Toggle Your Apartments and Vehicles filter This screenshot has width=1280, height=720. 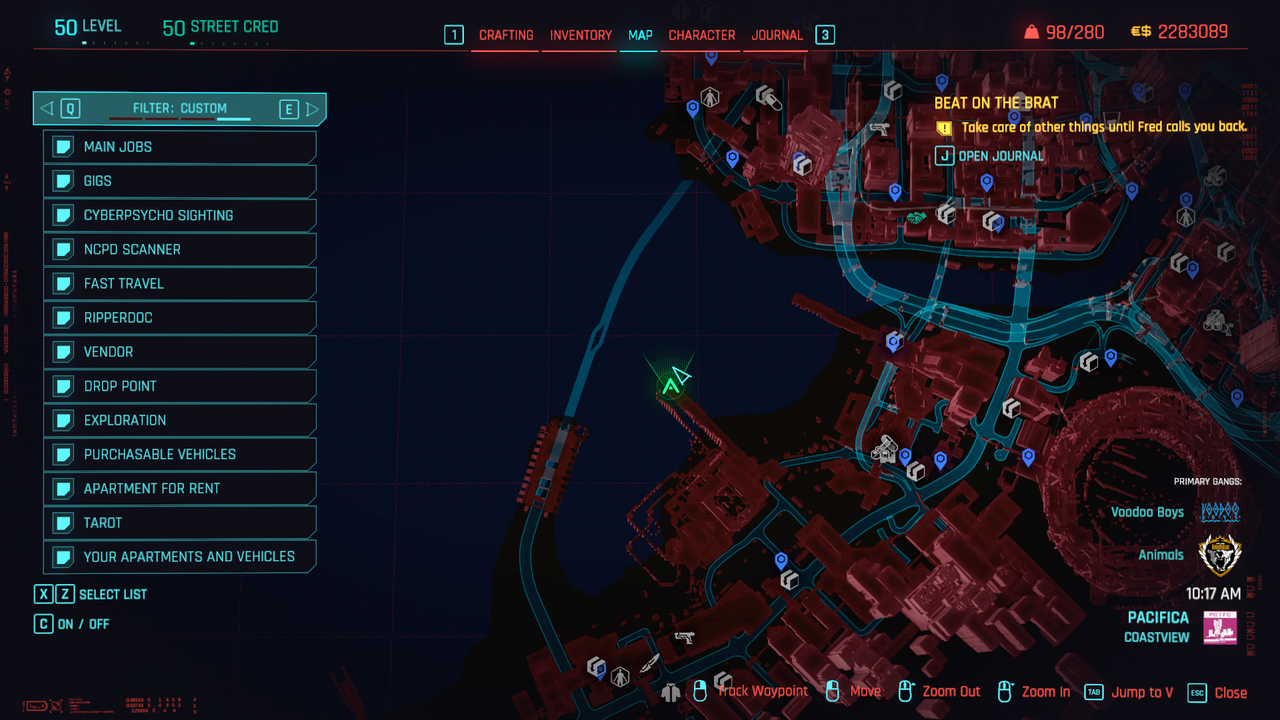pyautogui.click(x=180, y=557)
